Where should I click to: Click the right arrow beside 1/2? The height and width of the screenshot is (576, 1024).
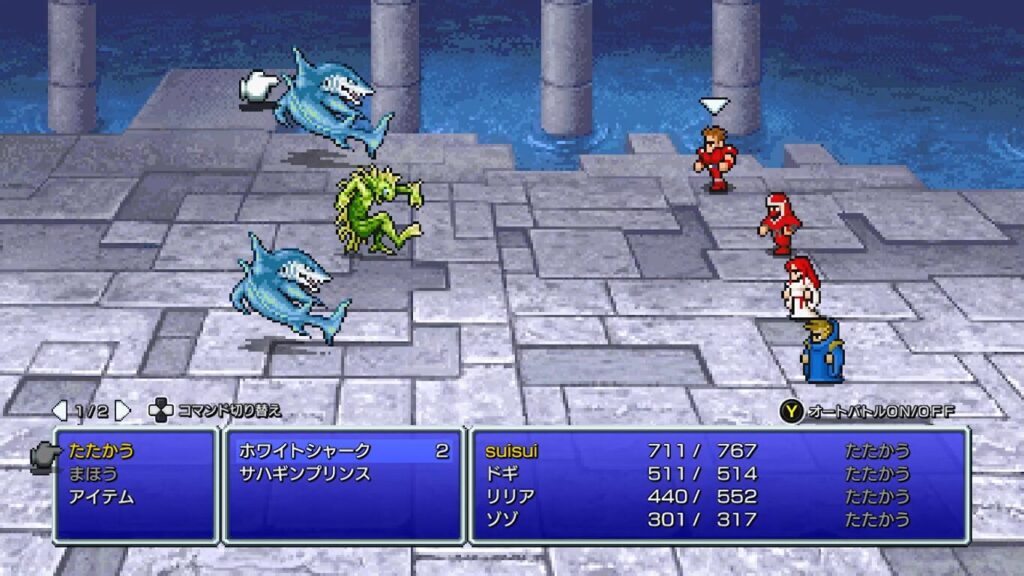(122, 410)
